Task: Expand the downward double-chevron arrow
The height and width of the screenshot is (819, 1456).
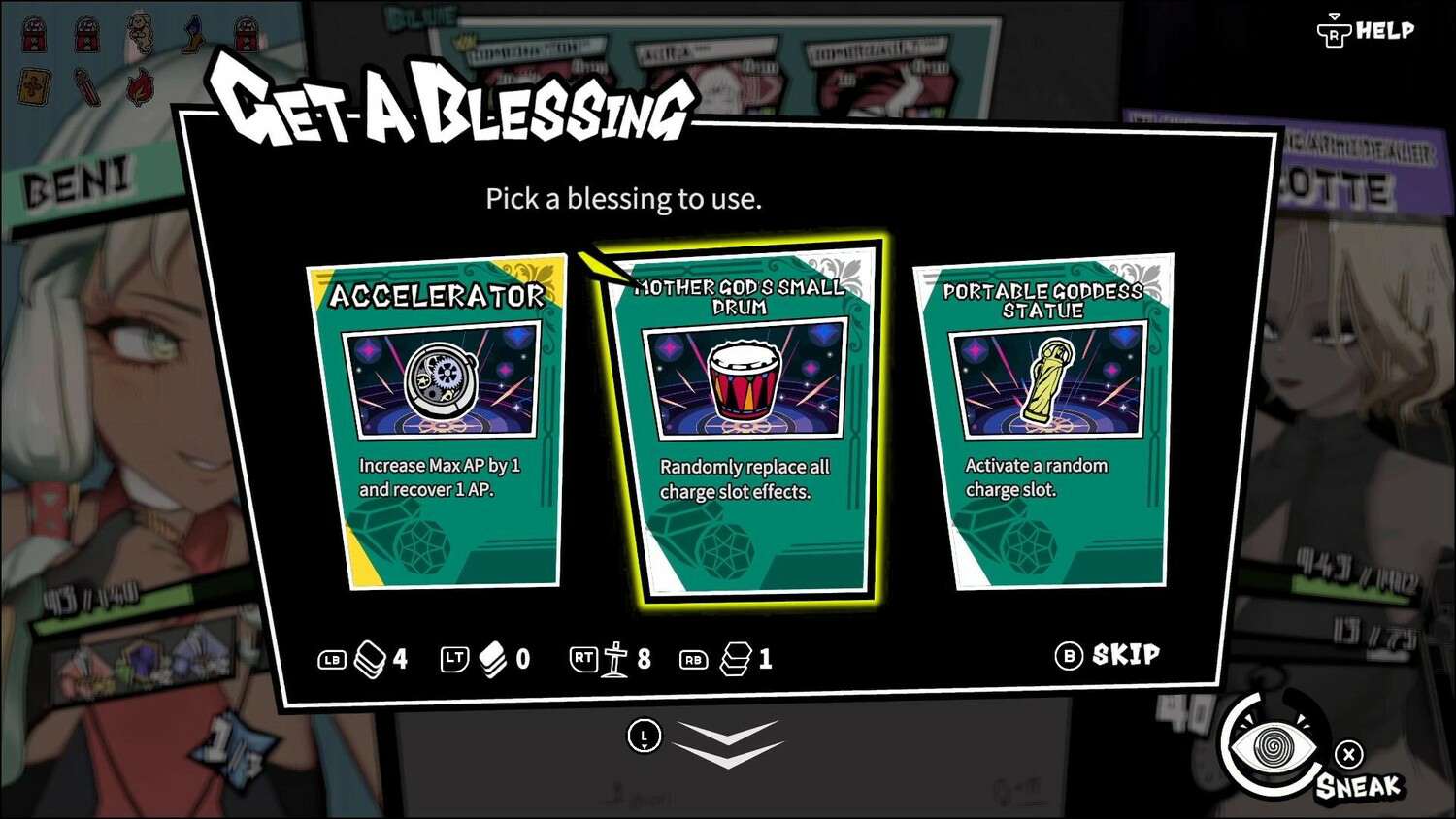Action: click(x=728, y=744)
